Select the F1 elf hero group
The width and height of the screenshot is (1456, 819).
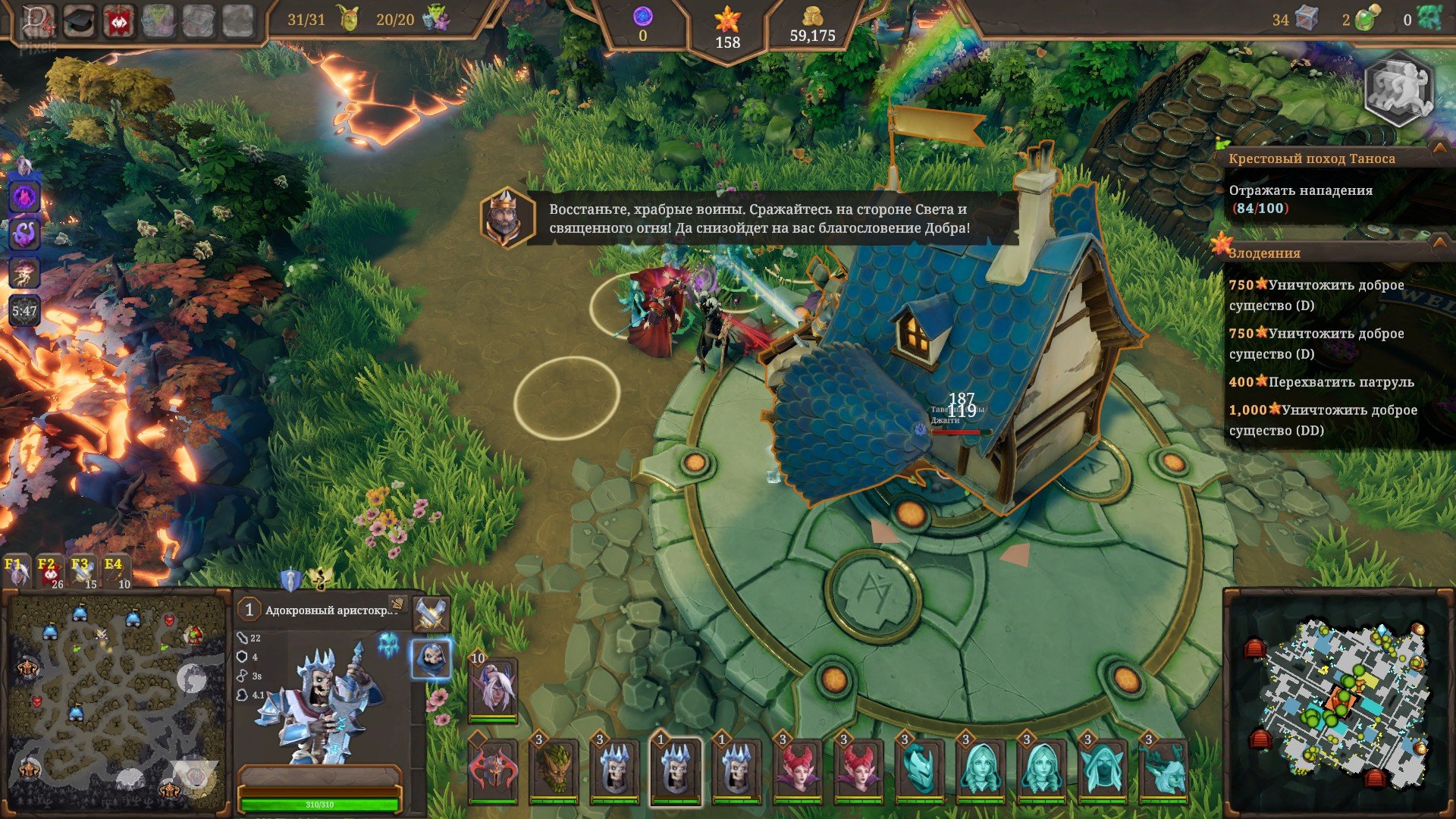(x=17, y=573)
